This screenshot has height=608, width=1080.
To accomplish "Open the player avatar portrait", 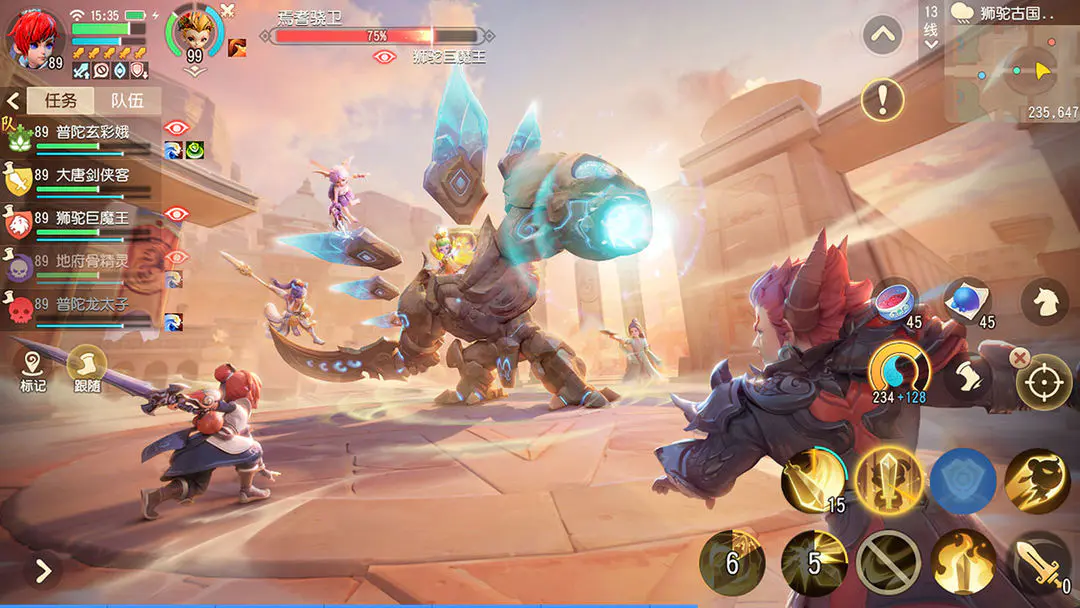I will (32, 36).
